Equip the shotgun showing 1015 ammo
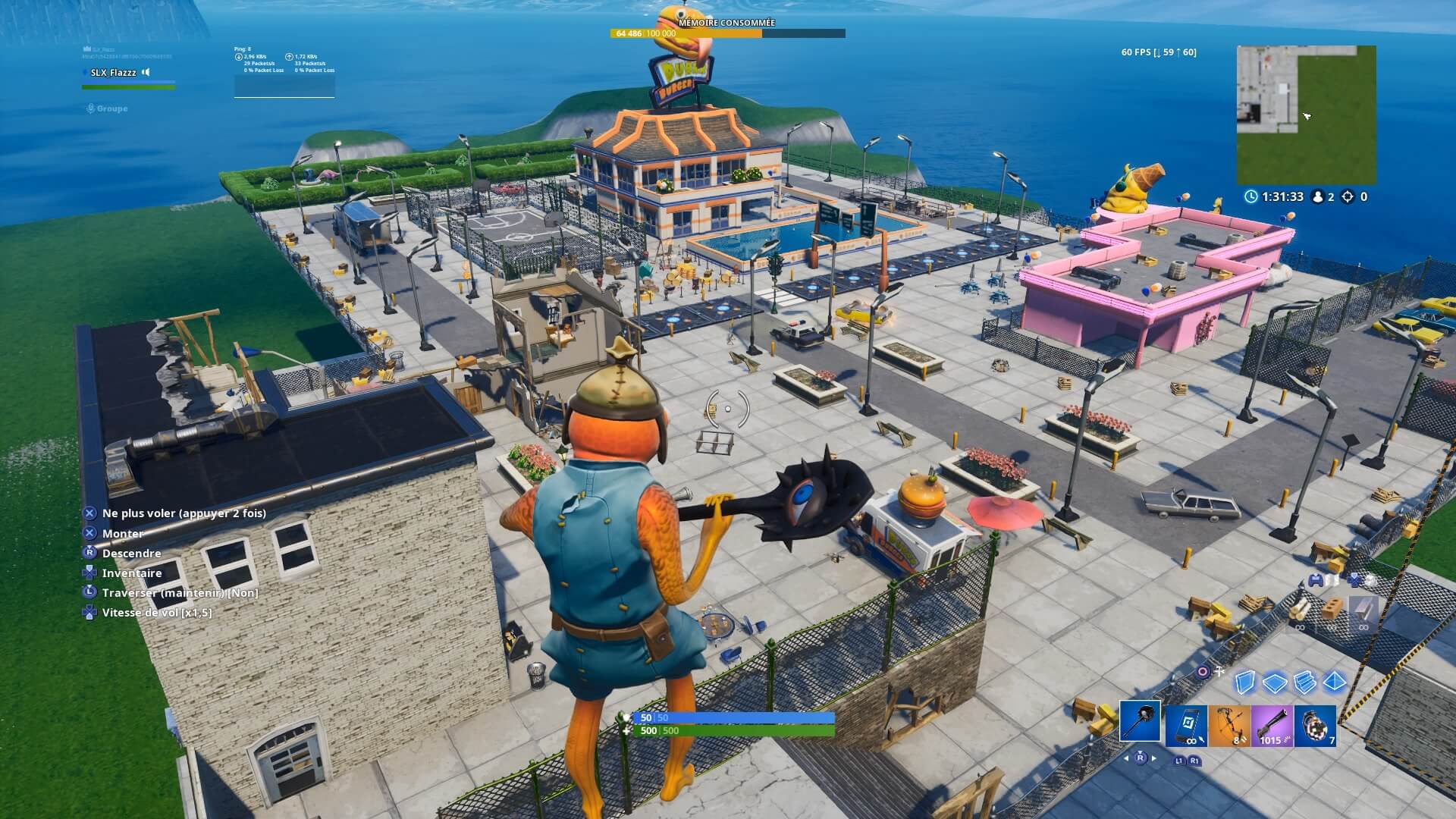Screen dimensions: 1456x819 [1272, 726]
